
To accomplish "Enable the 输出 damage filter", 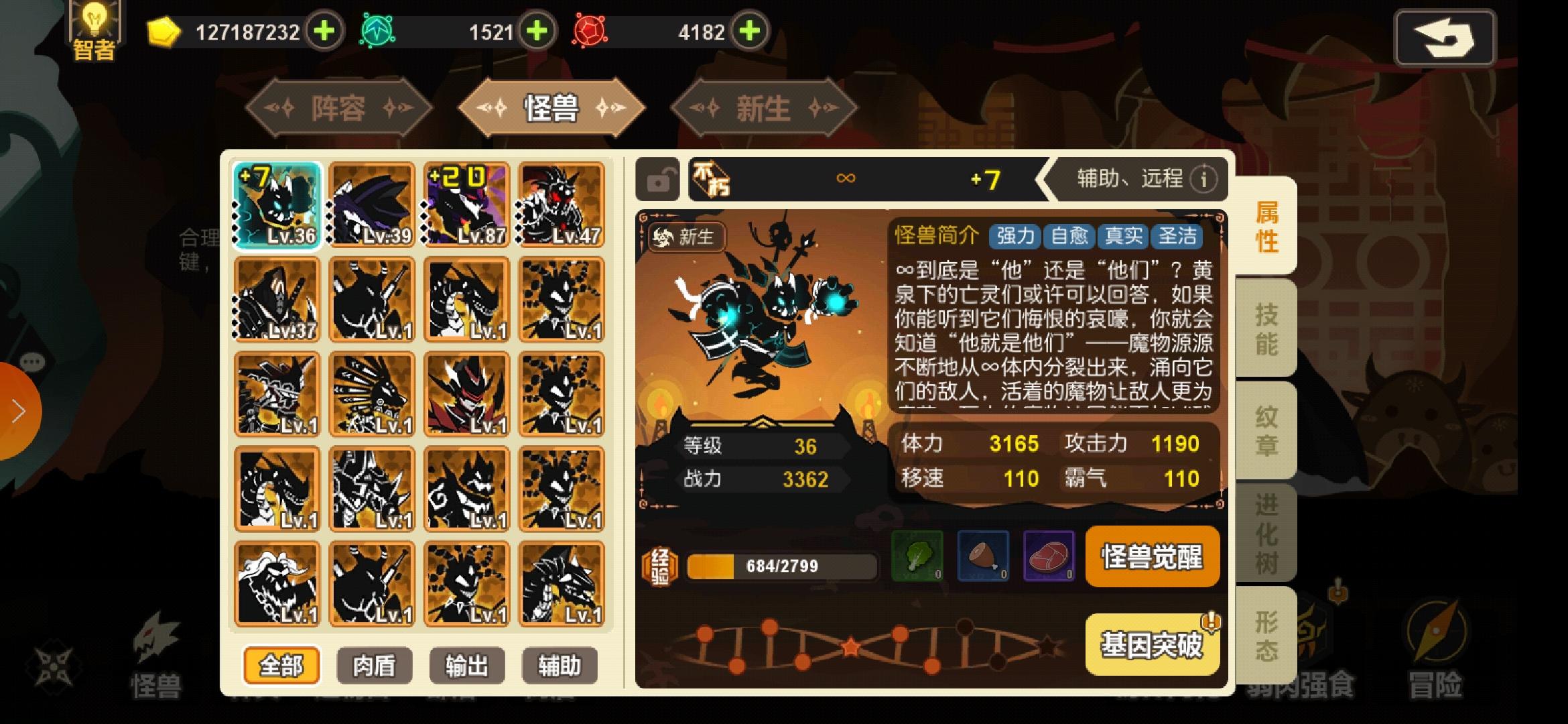I will [x=467, y=665].
